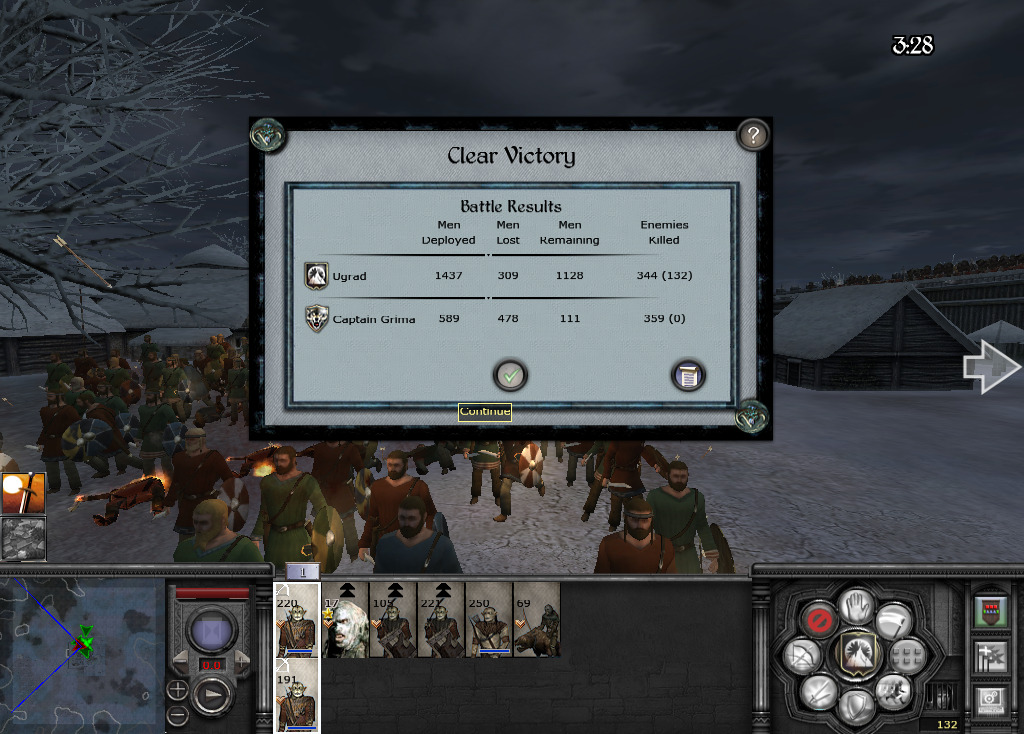Click the large arrow on right edge
This screenshot has width=1024, height=734.
[x=990, y=367]
